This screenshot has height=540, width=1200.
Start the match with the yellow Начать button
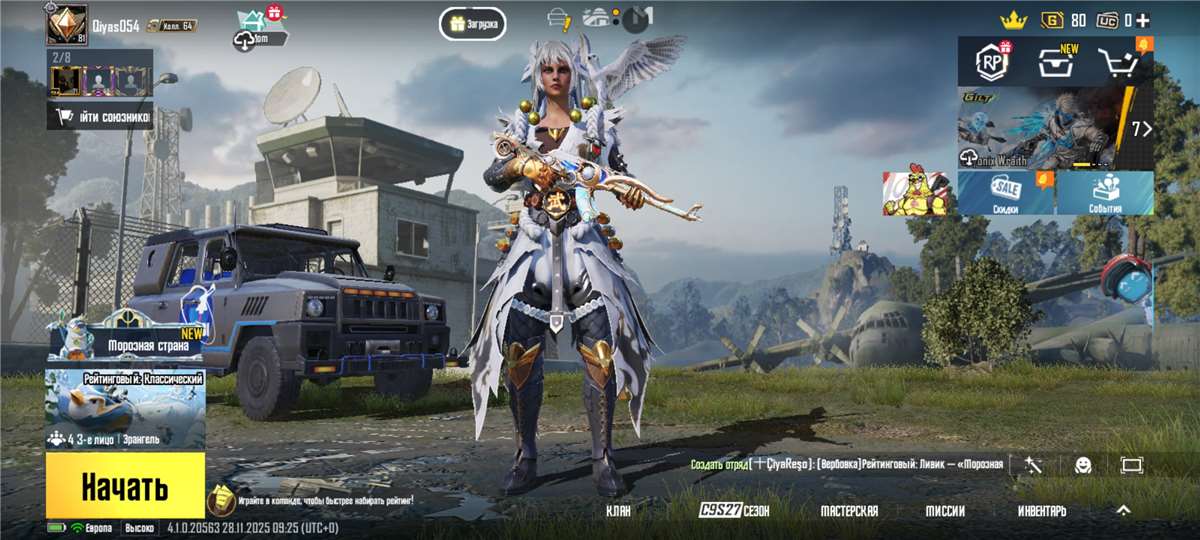pos(125,487)
